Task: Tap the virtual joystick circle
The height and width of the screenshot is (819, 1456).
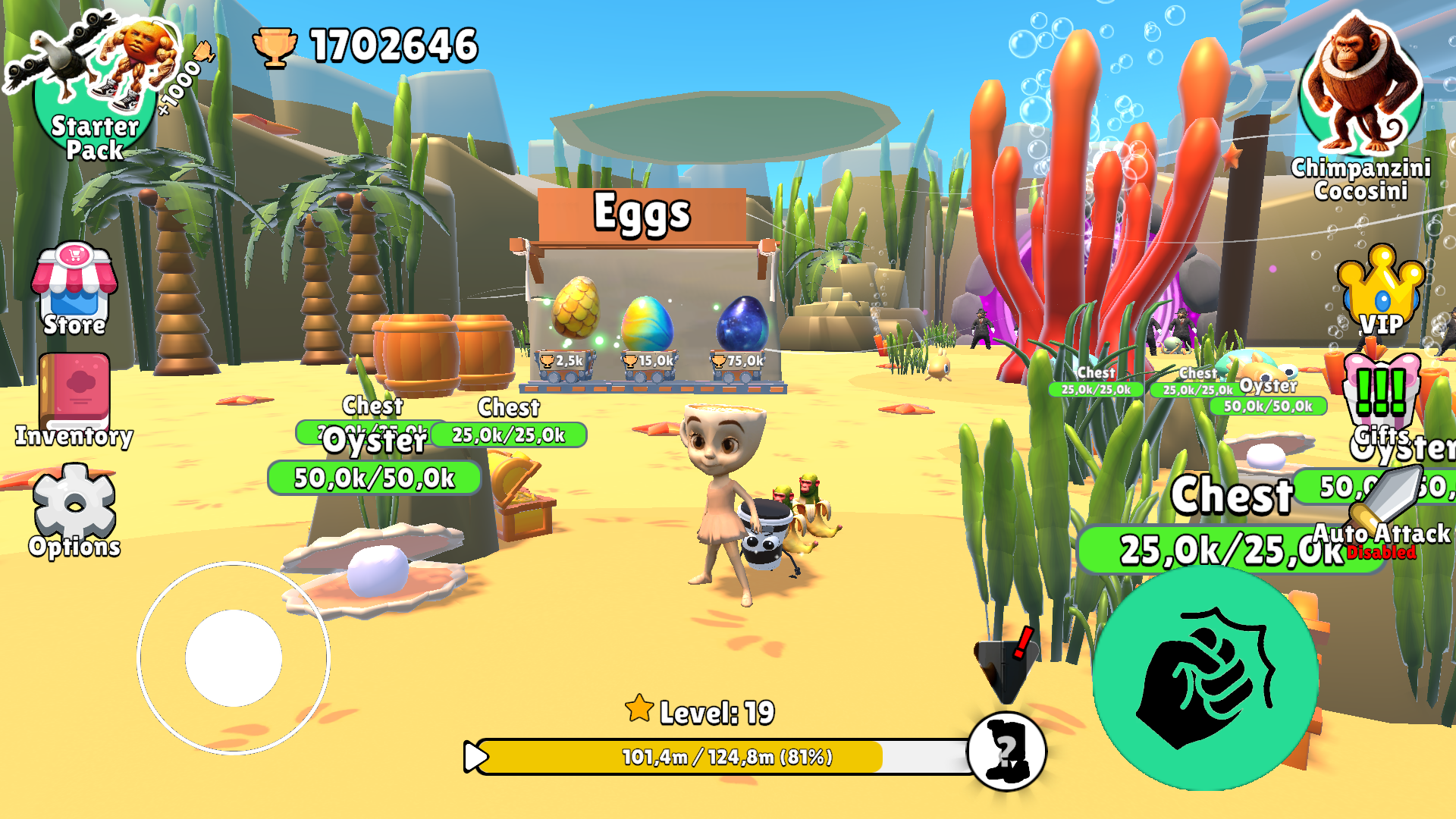Action: click(235, 660)
